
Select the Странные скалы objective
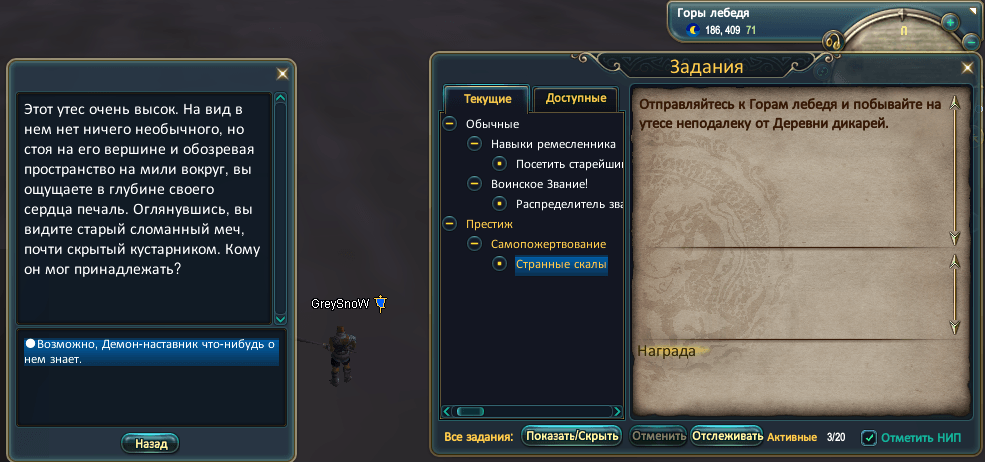[561, 265]
